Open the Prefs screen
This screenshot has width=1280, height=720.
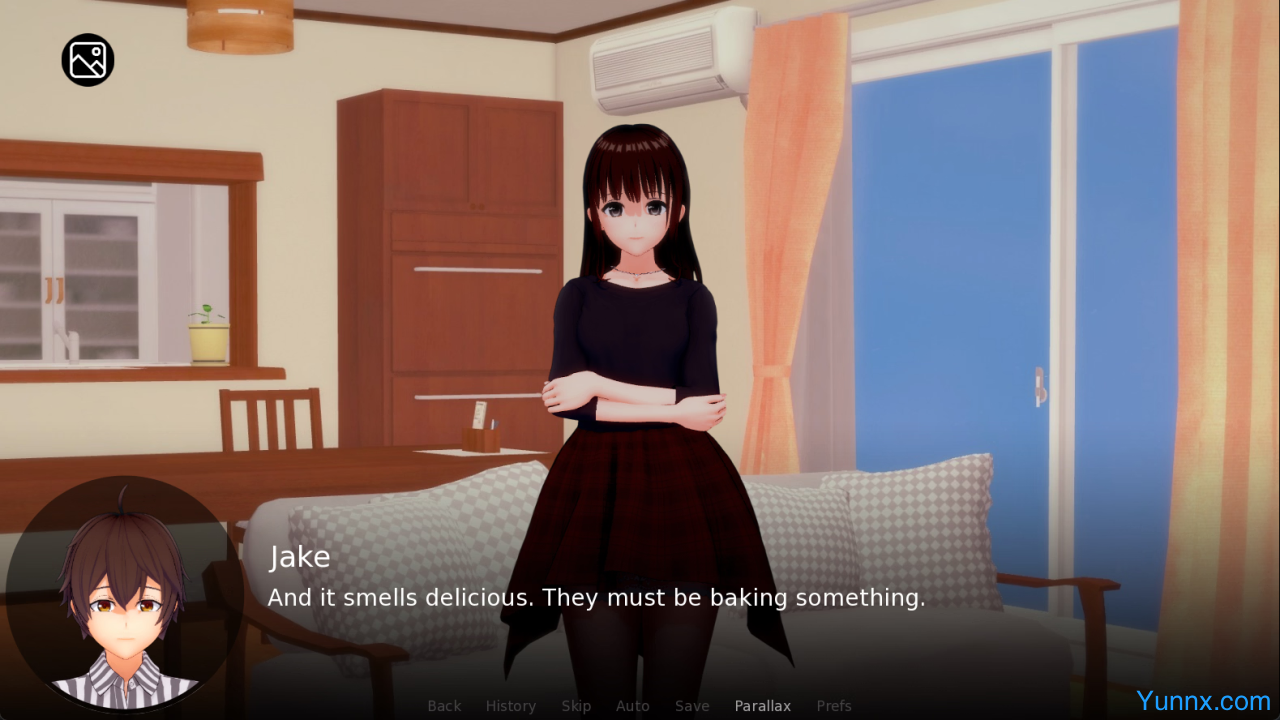point(834,706)
